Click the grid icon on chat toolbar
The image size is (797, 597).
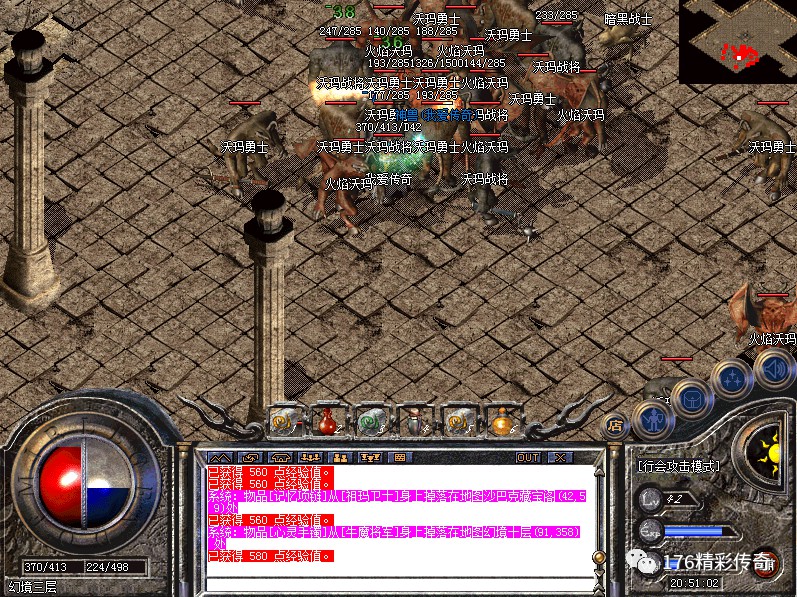point(401,457)
